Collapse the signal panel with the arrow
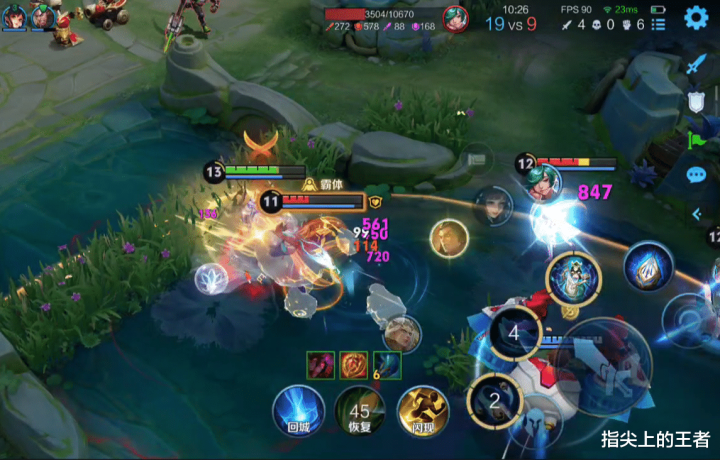Screen dimensions: 720x460 [x=697, y=213]
